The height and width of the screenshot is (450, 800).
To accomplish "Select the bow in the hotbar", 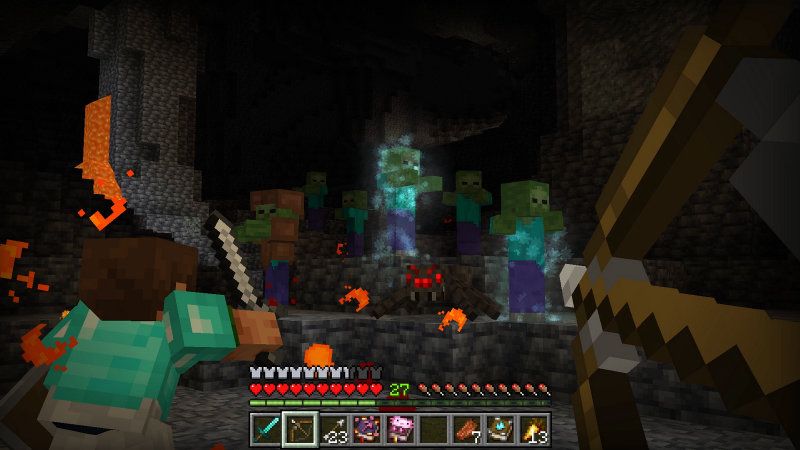I will click(299, 428).
